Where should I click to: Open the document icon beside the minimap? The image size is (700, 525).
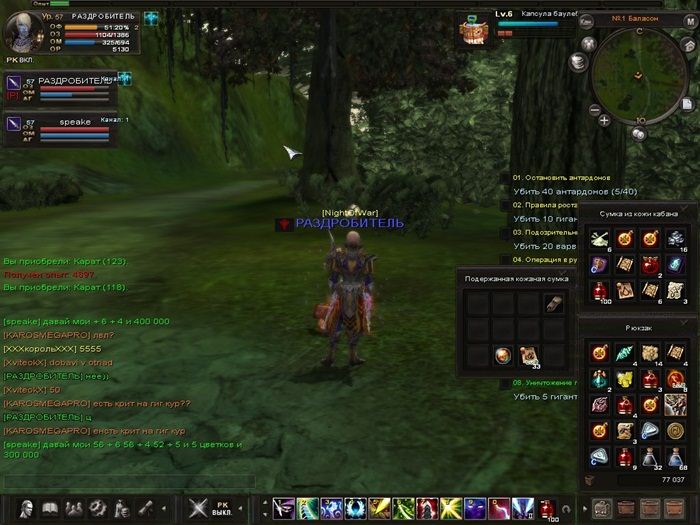(x=688, y=103)
